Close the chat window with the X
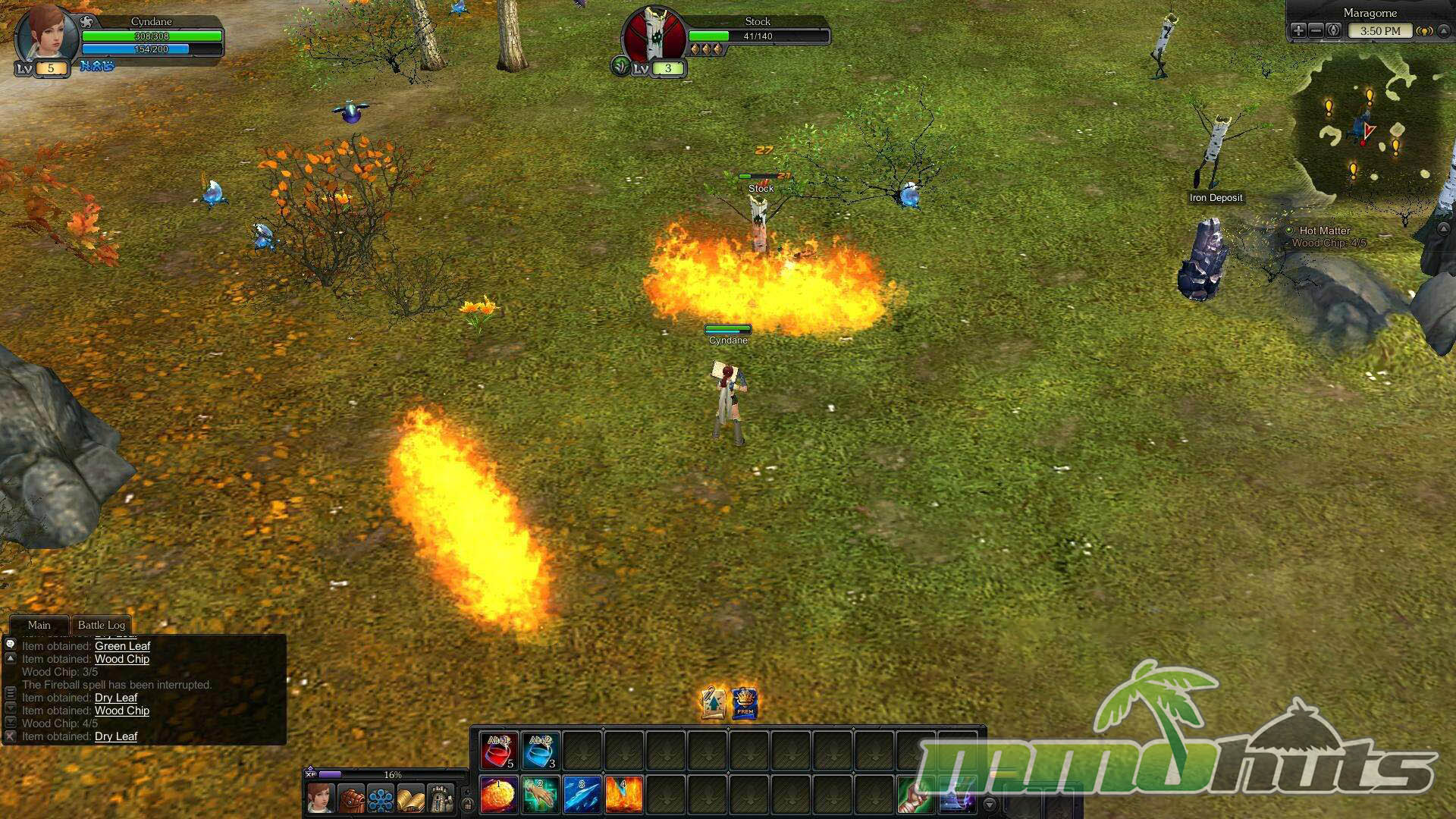The width and height of the screenshot is (1456, 819). click(x=11, y=736)
